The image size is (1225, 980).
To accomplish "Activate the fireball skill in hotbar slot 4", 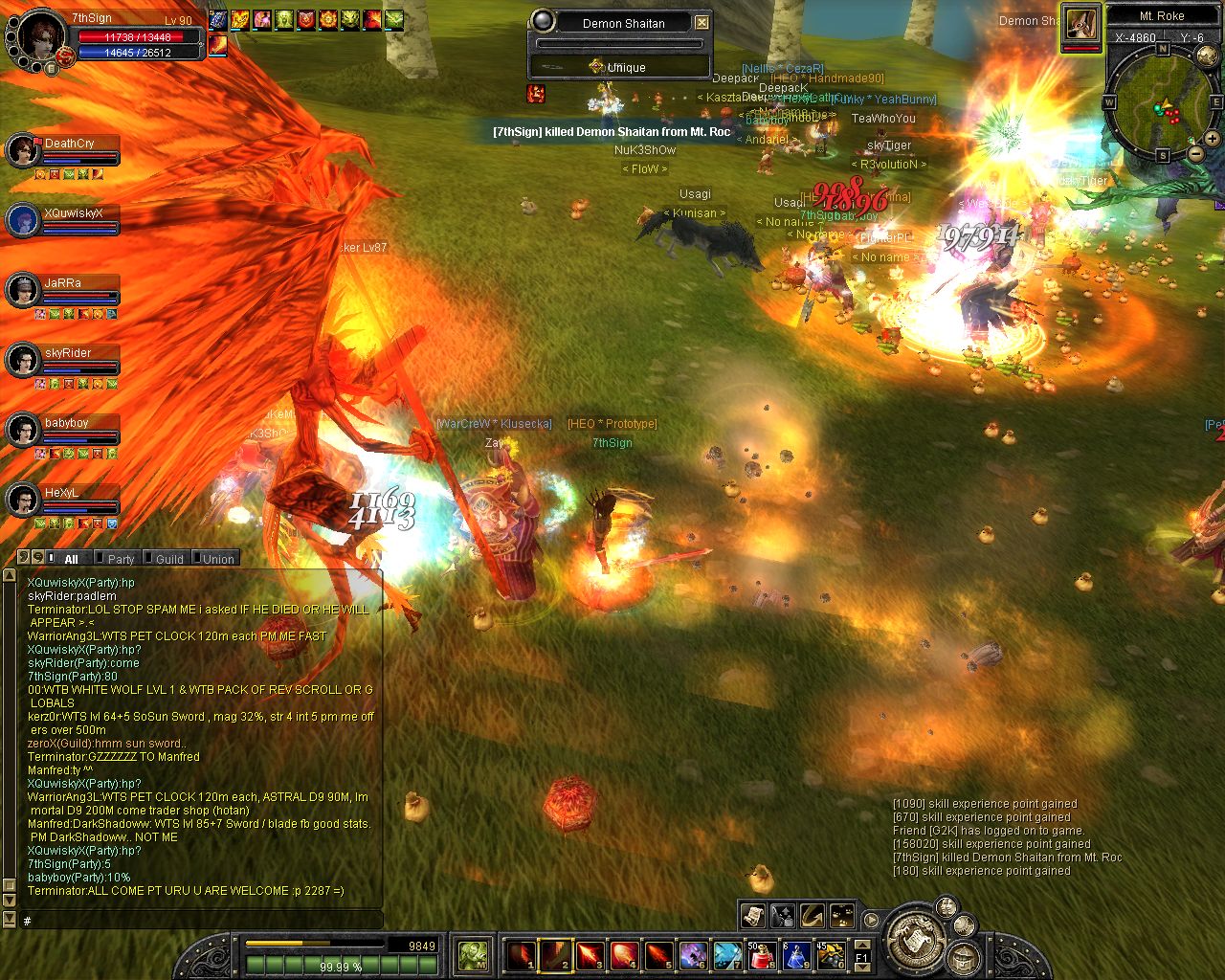I will 624,954.
